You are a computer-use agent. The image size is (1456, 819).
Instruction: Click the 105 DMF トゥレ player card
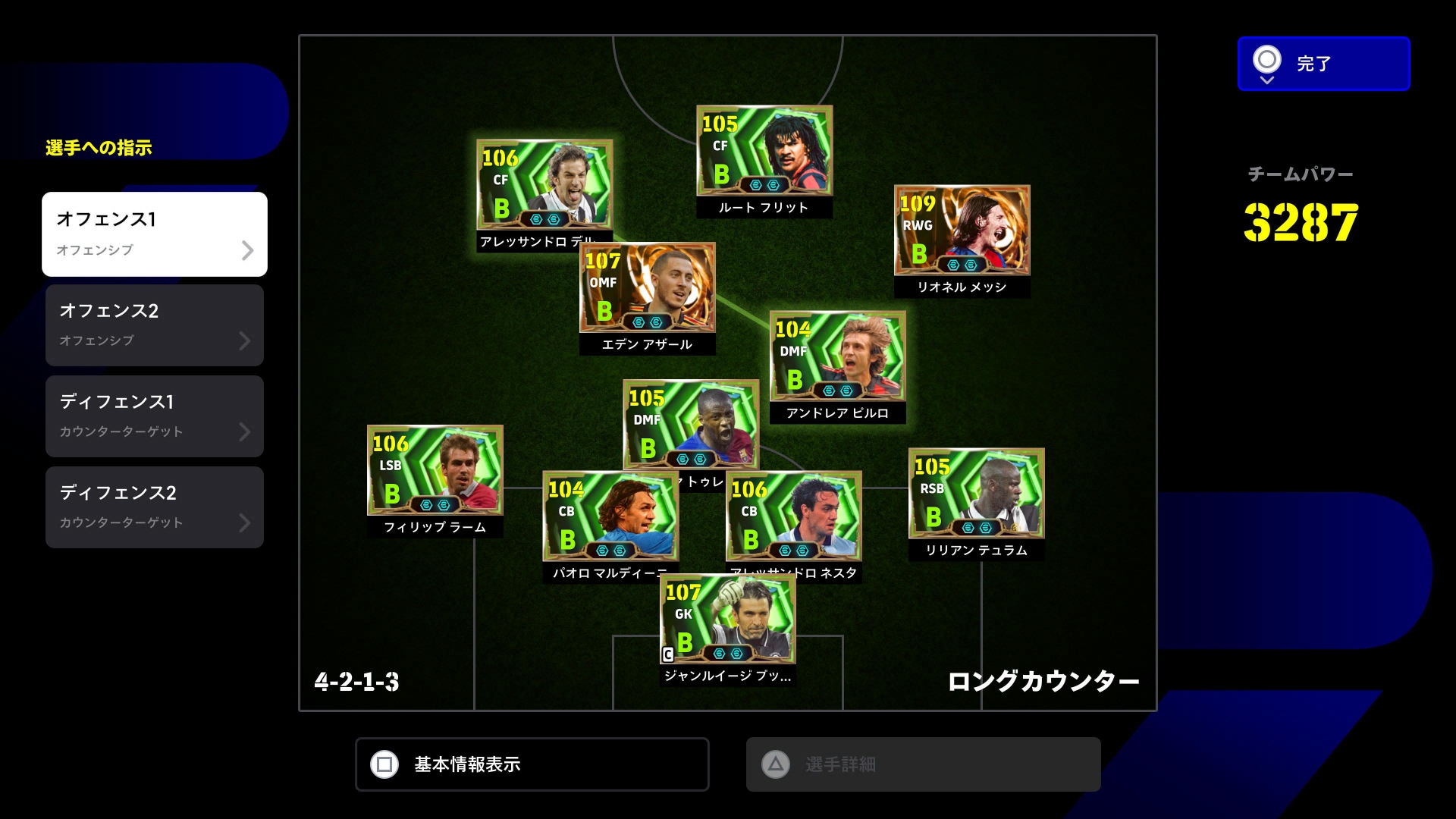coord(690,424)
